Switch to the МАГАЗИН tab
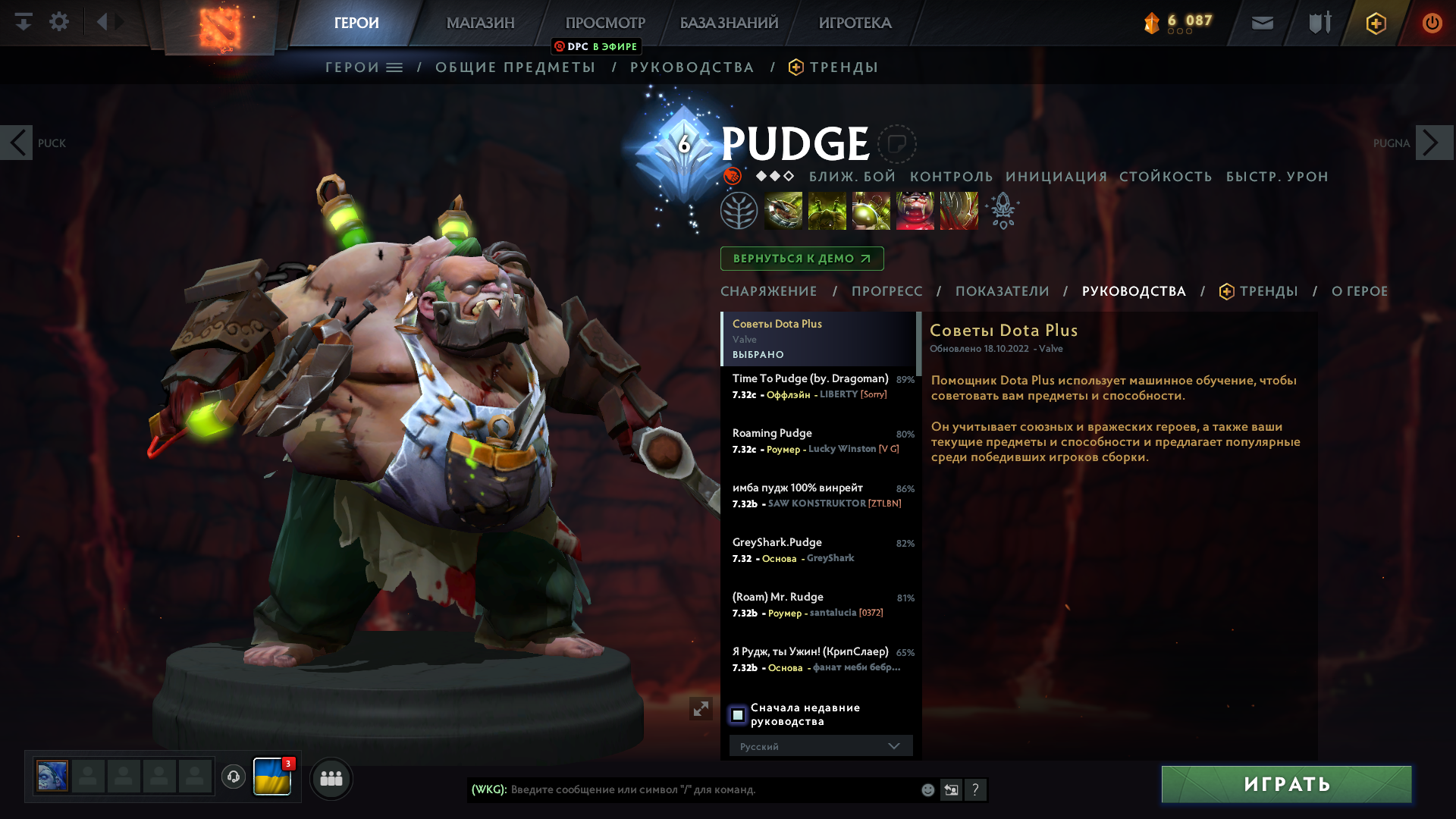Image resolution: width=1456 pixels, height=819 pixels. coord(479,23)
